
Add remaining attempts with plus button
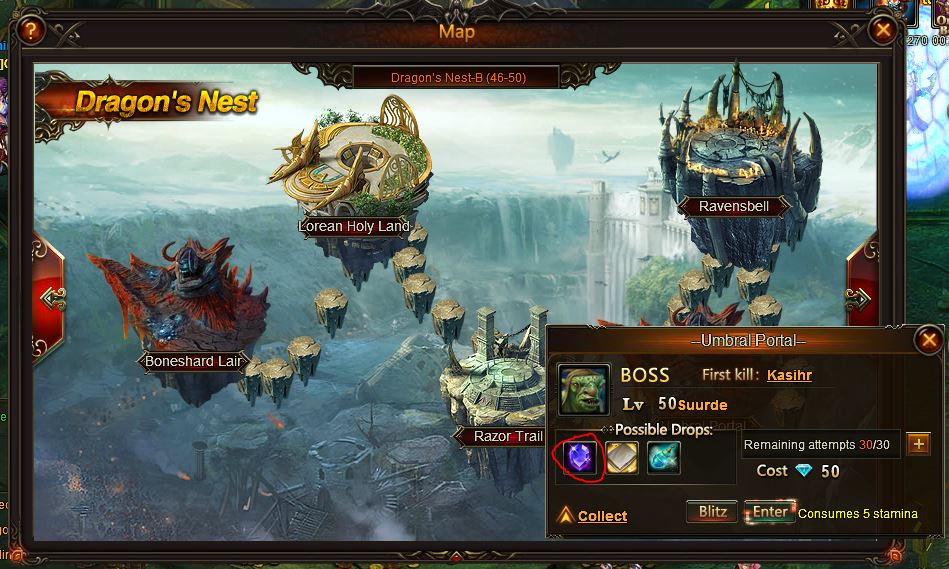918,444
